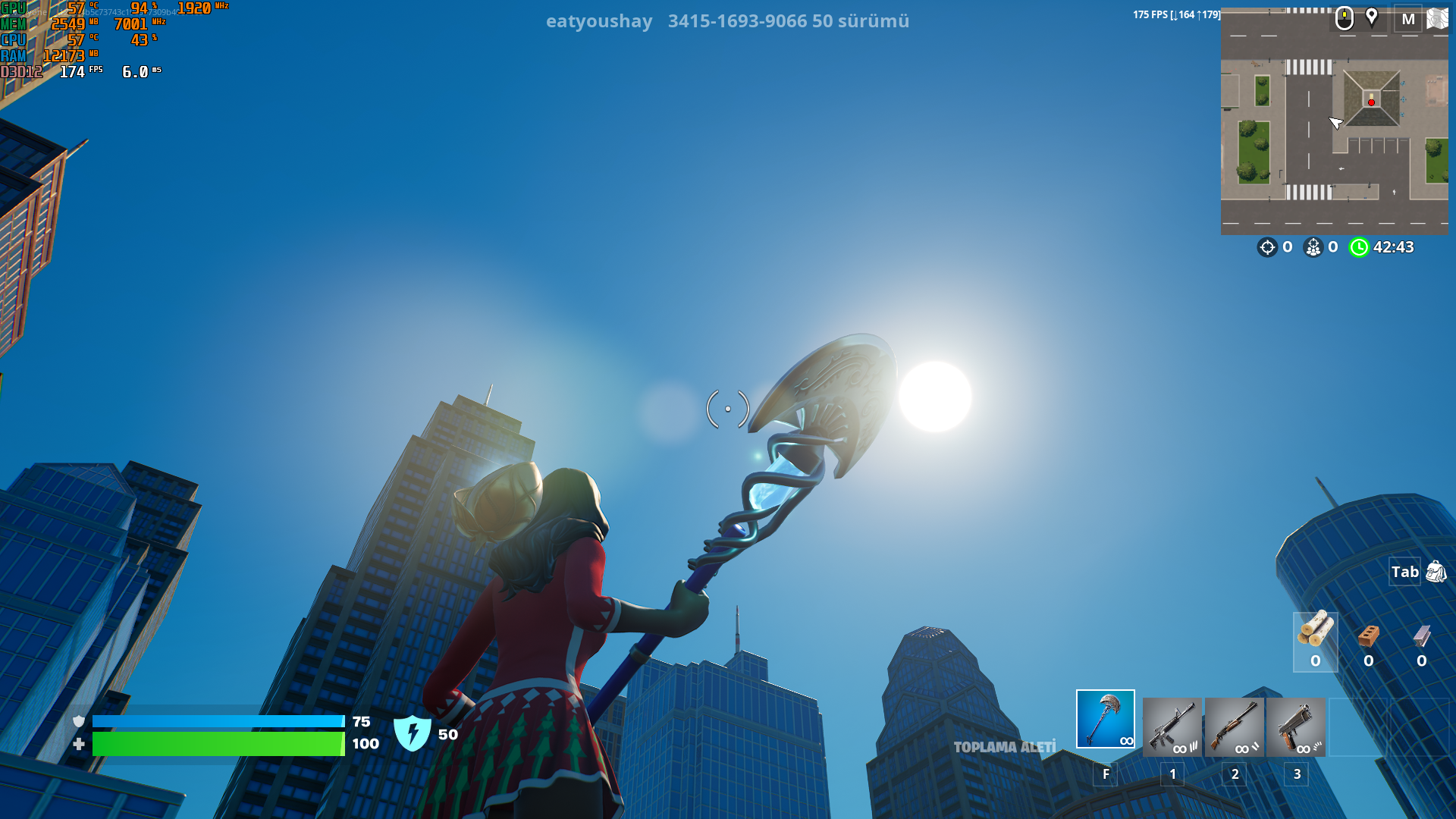This screenshot has width=1456, height=819.
Task: Click the map pin marker icon
Action: point(1372,17)
